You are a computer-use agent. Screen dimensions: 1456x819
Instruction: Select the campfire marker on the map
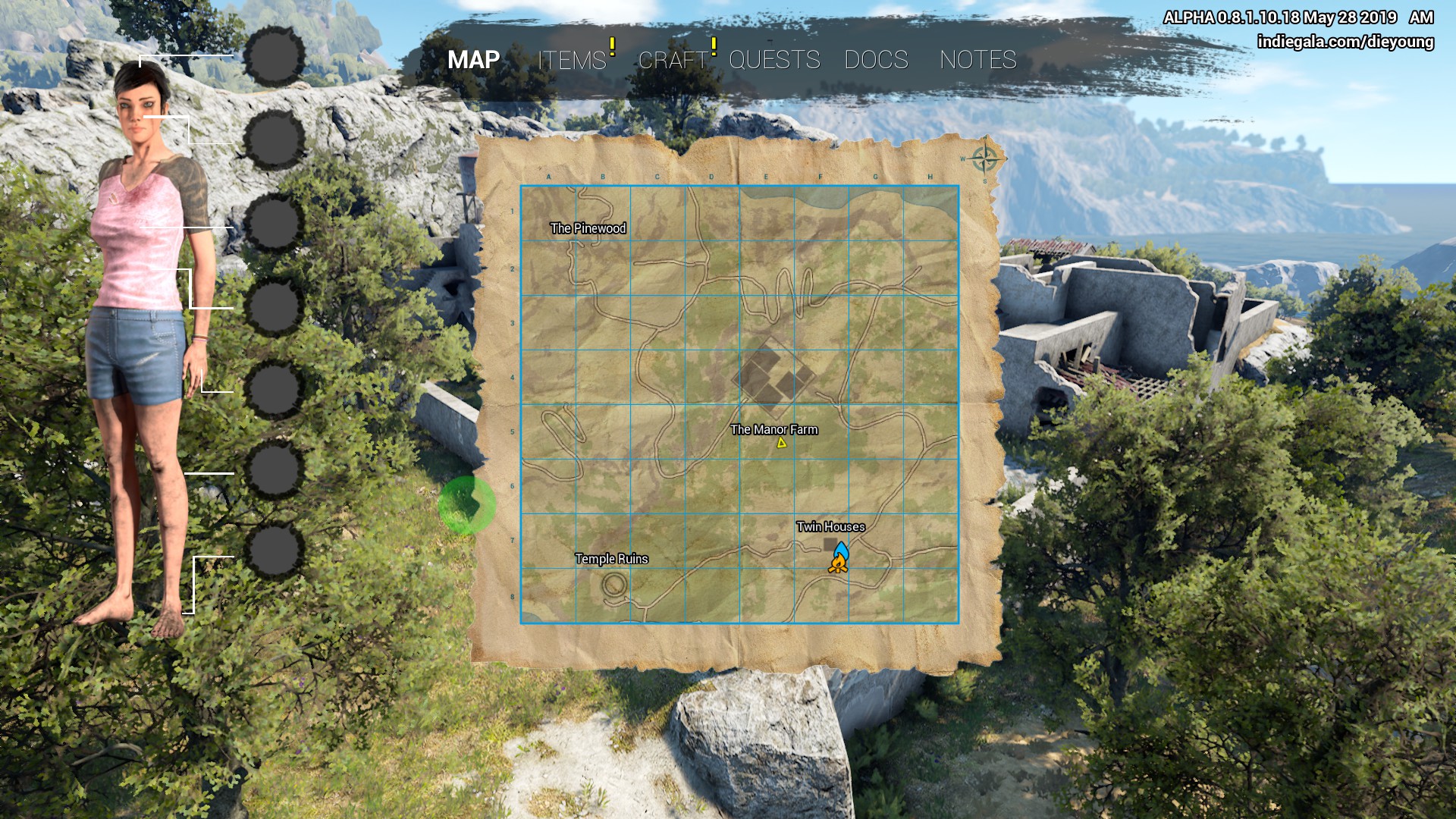click(x=837, y=563)
